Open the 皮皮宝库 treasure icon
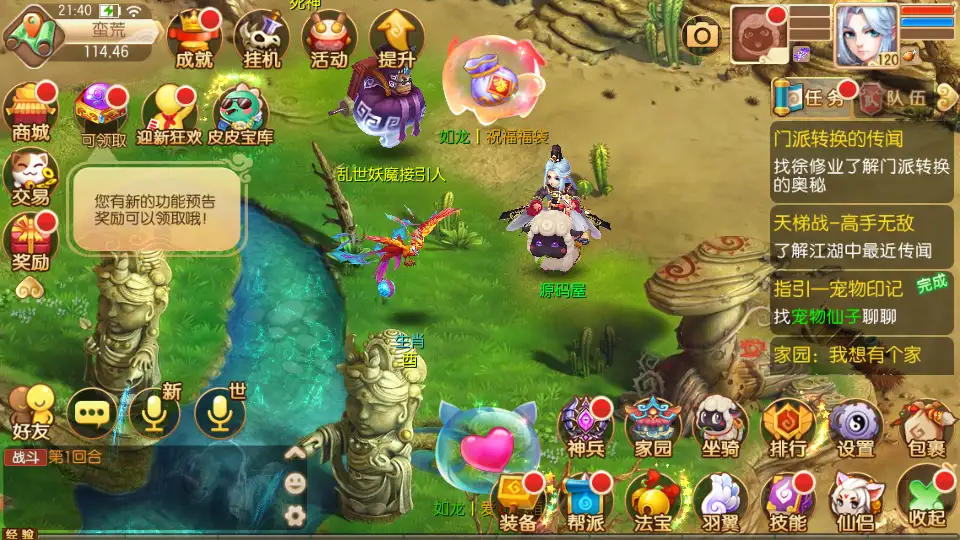 240,113
